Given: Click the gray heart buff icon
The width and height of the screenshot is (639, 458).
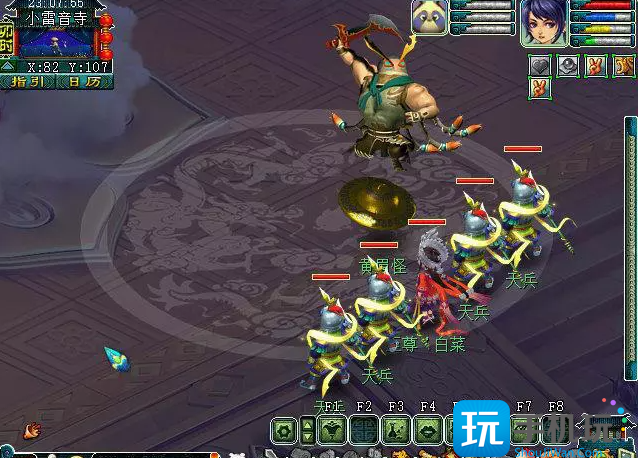Looking at the screenshot, I should tap(540, 65).
